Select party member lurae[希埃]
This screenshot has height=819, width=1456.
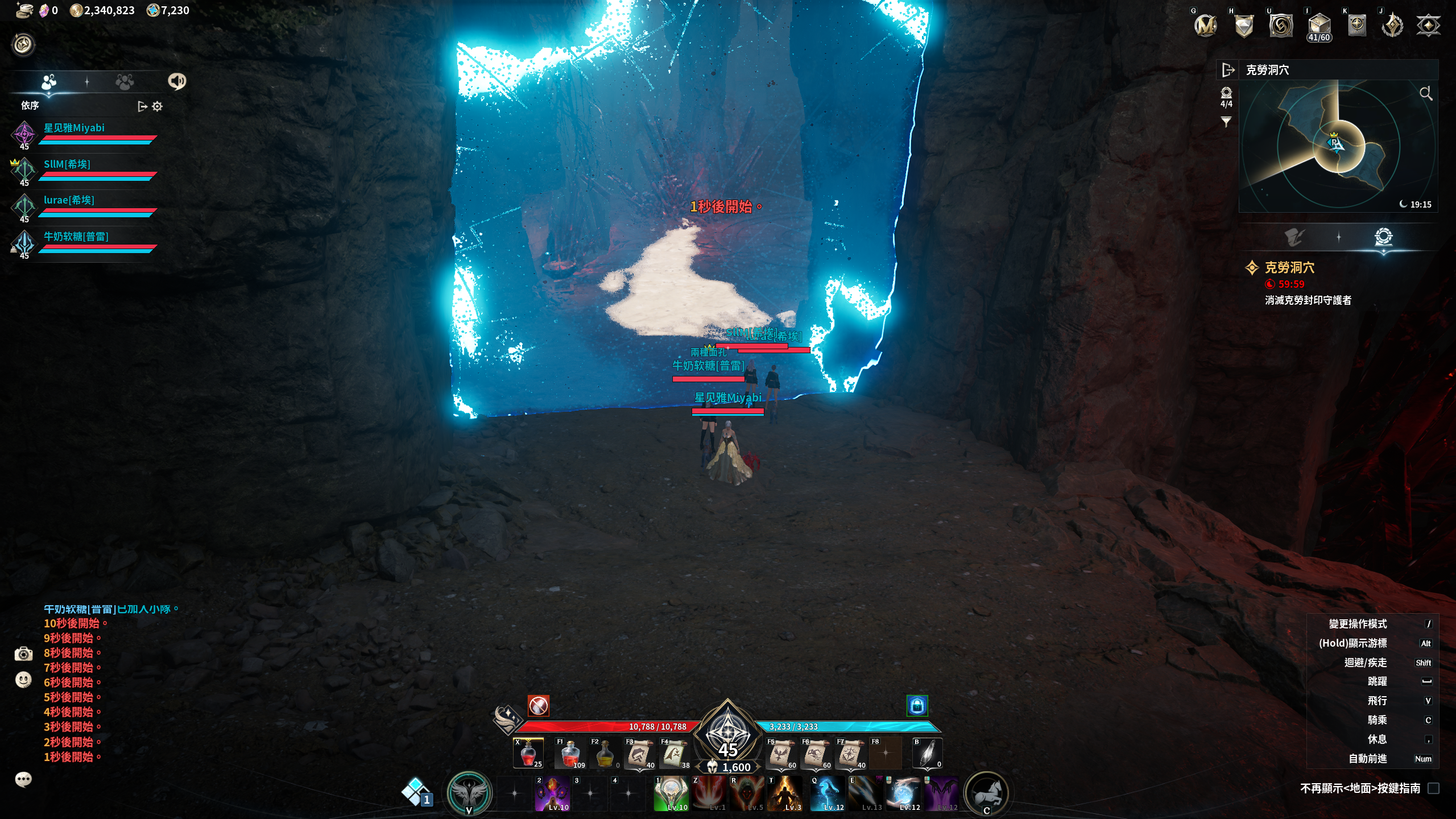pyautogui.click(x=69, y=200)
